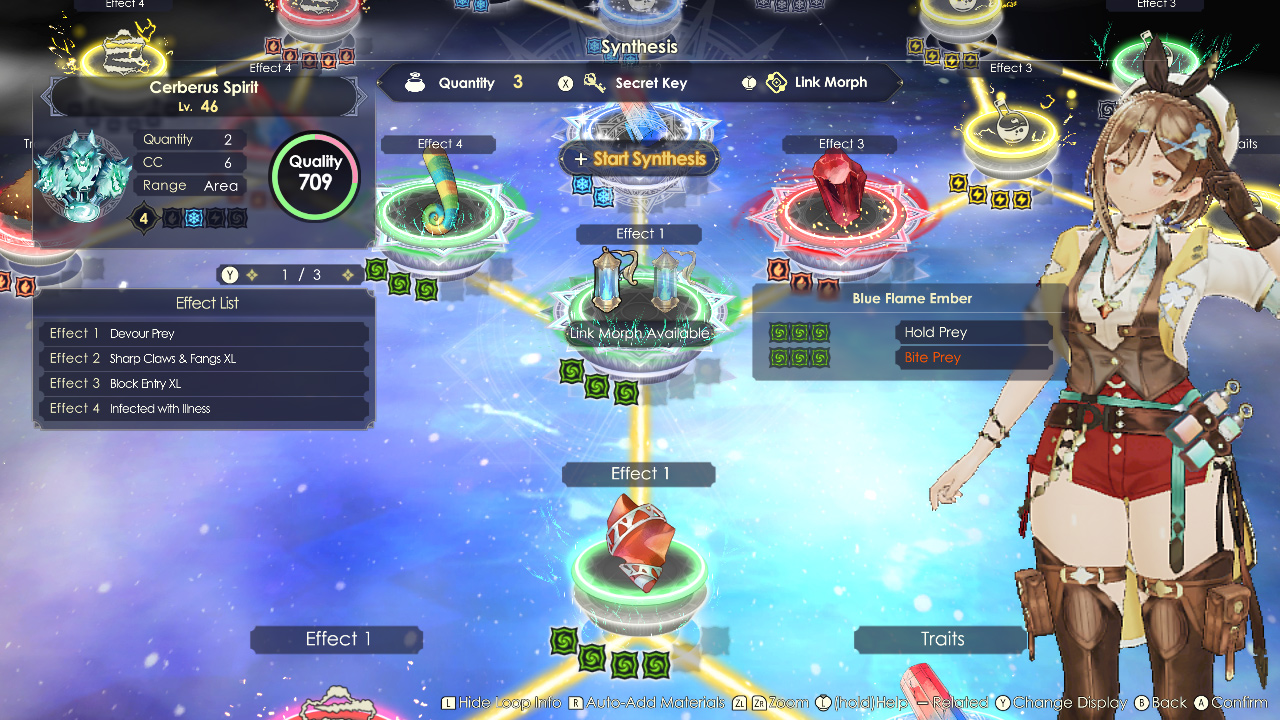
Task: Click the cauldron icon beside Quantity
Action: 414,83
